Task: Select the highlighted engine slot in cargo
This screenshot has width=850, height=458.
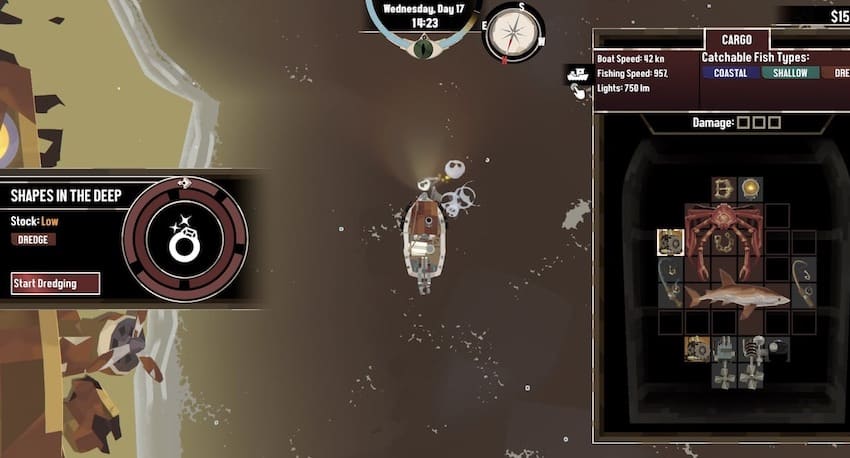Action: click(x=670, y=242)
